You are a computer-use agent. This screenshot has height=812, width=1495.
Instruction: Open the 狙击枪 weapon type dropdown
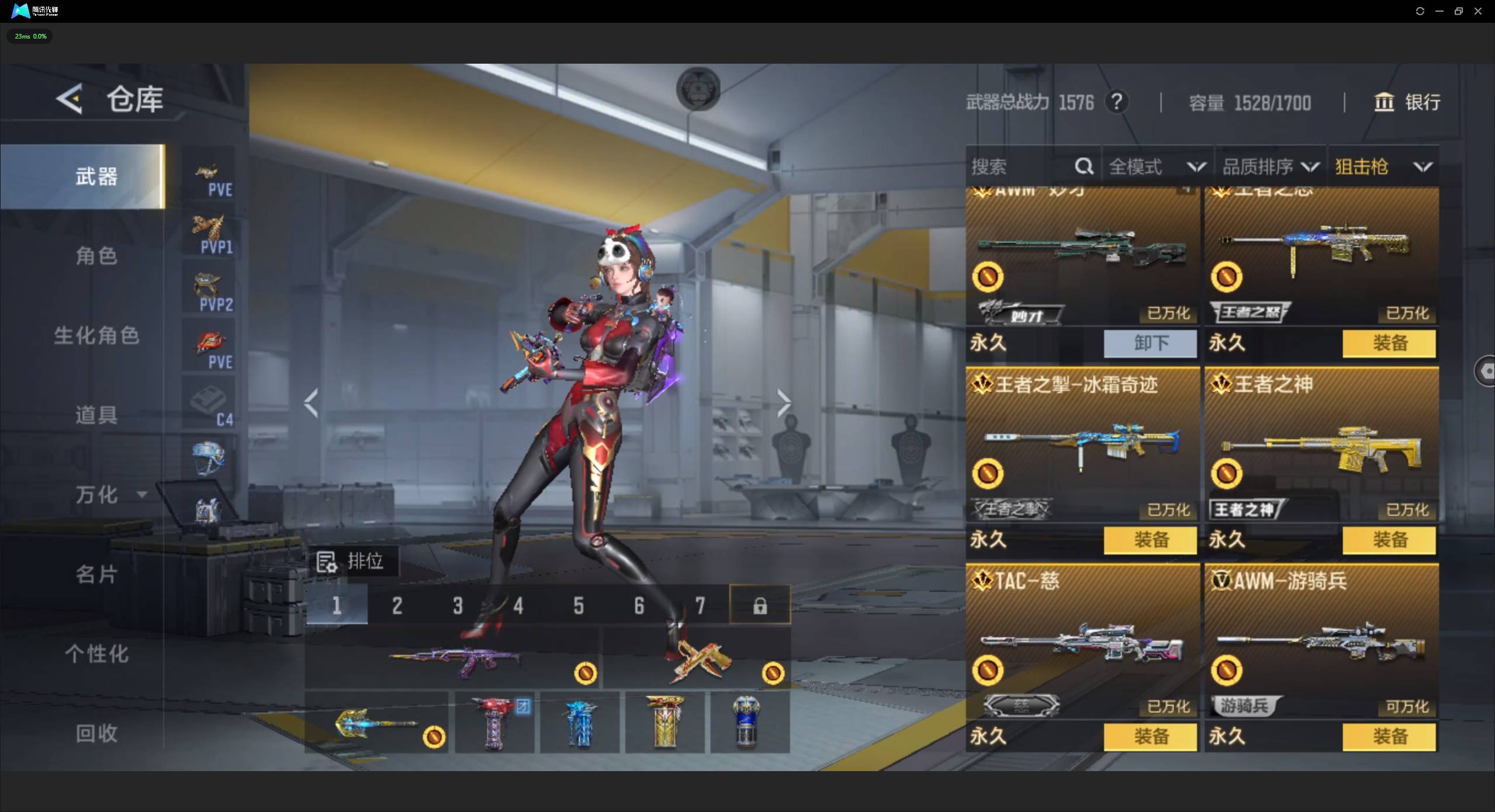[1383, 167]
